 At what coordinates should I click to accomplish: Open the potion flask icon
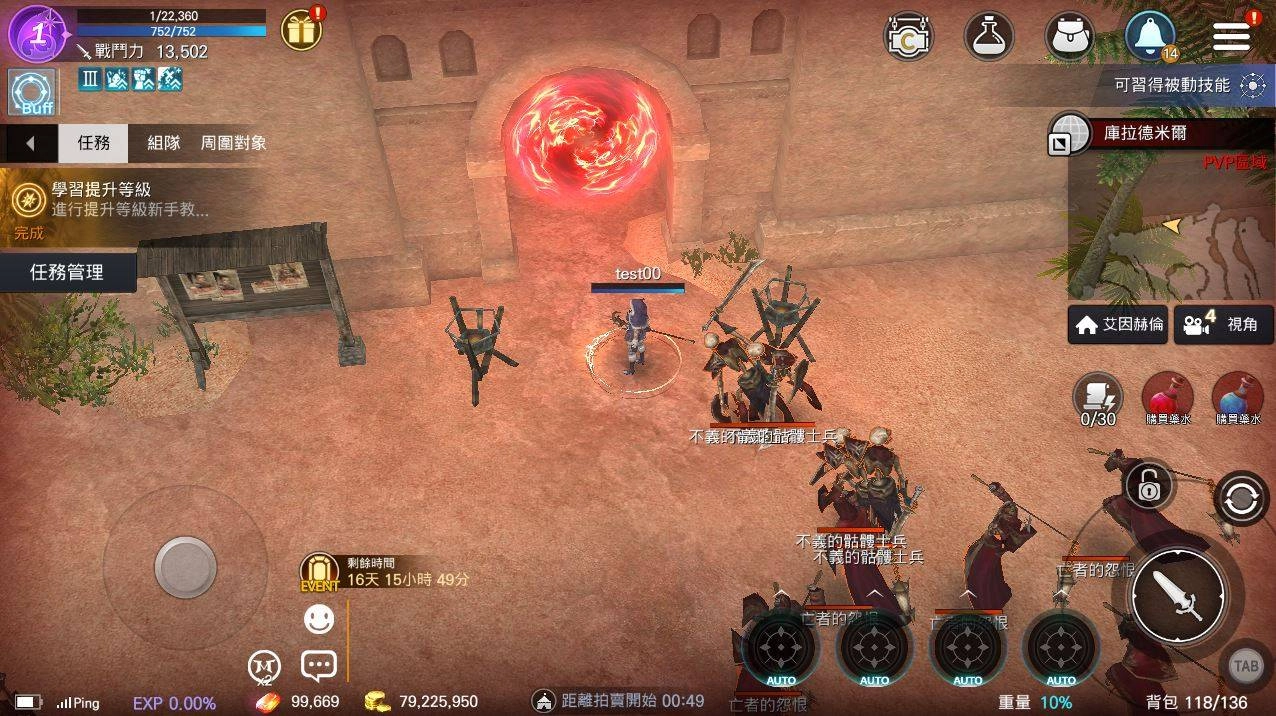pos(988,36)
